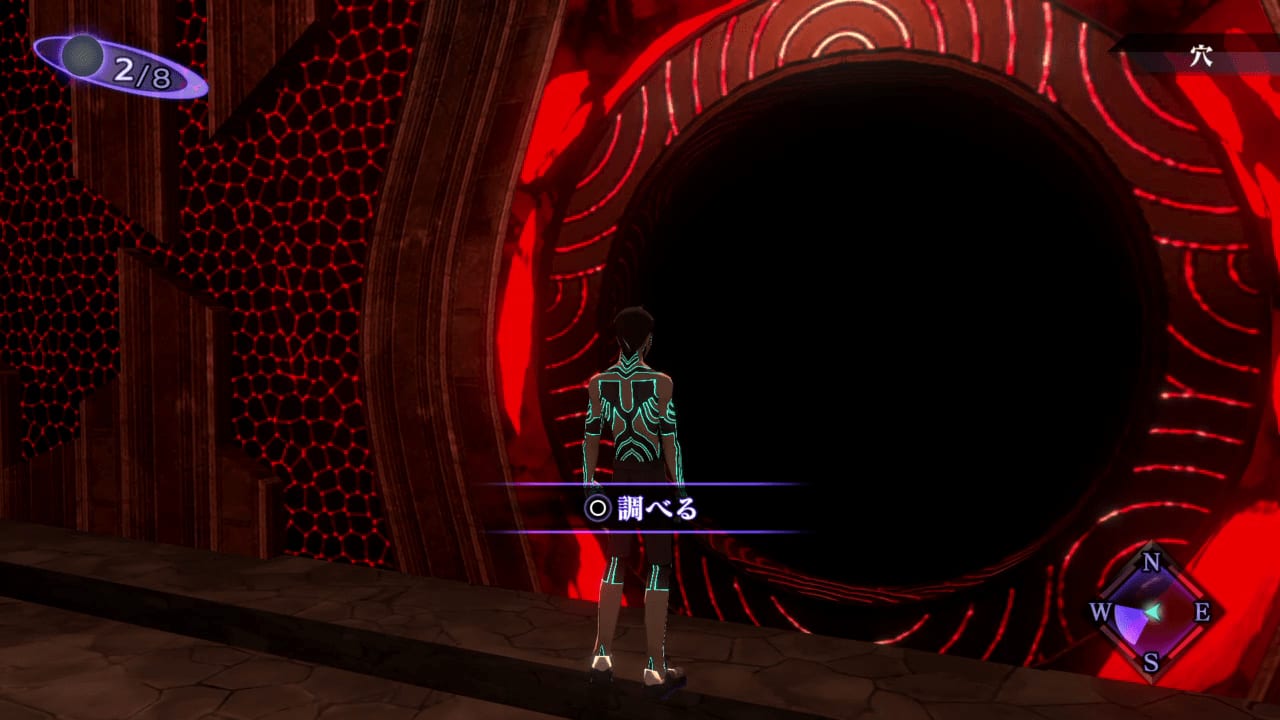Select the teal compass direction pointer

[x=1152, y=611]
